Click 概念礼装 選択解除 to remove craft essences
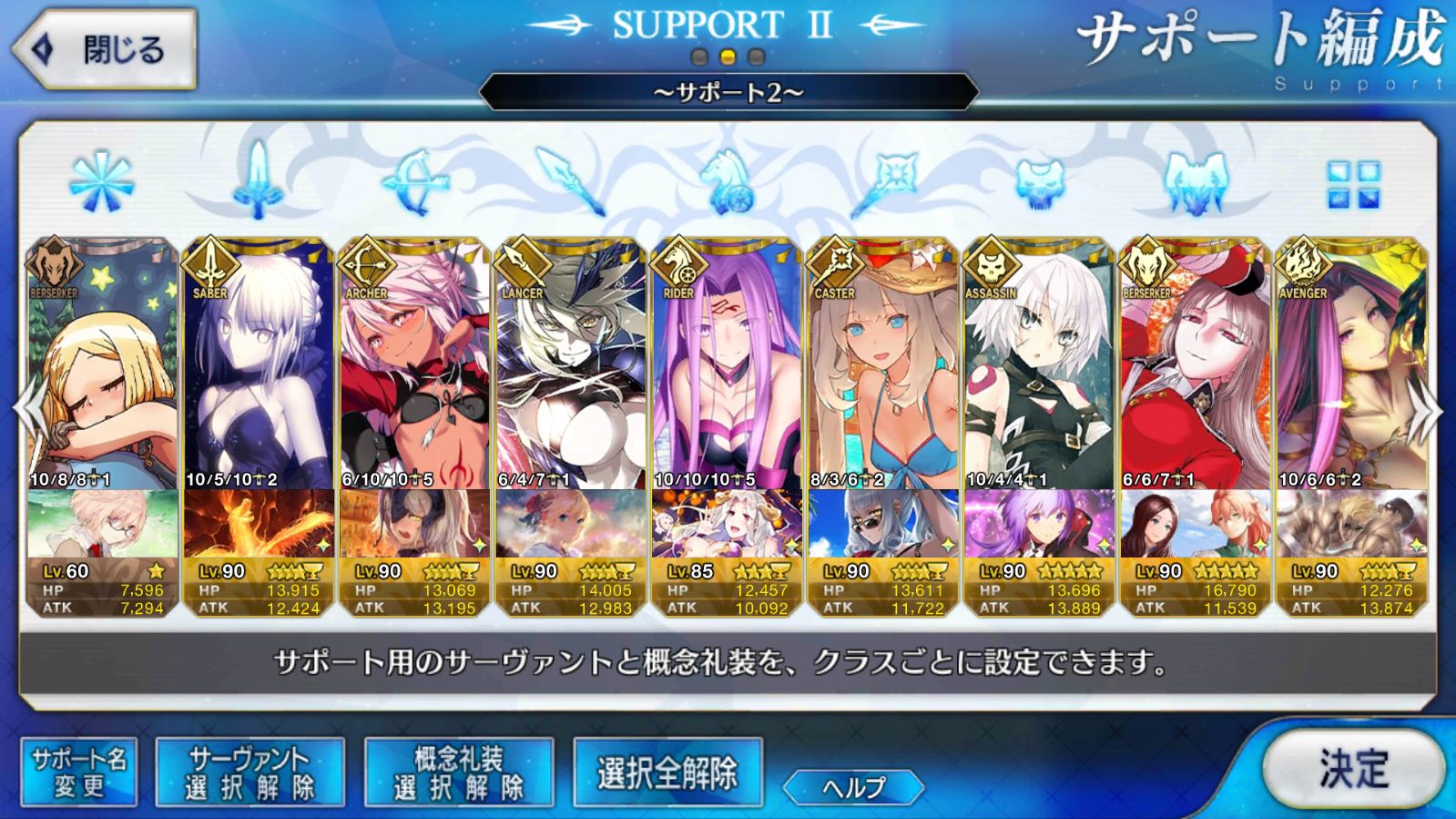The height and width of the screenshot is (819, 1456). click(x=459, y=773)
